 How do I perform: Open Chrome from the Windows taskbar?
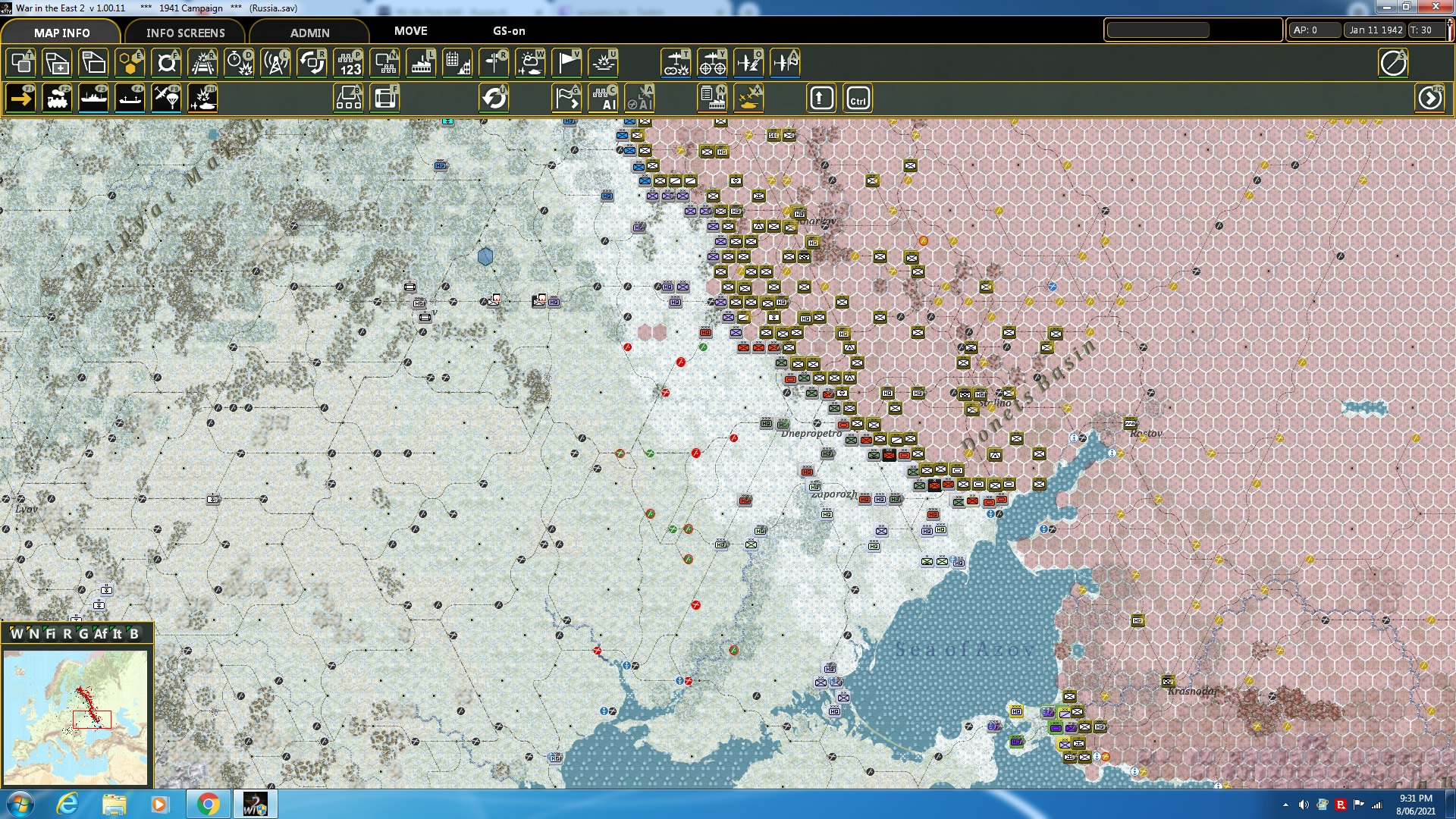209,804
